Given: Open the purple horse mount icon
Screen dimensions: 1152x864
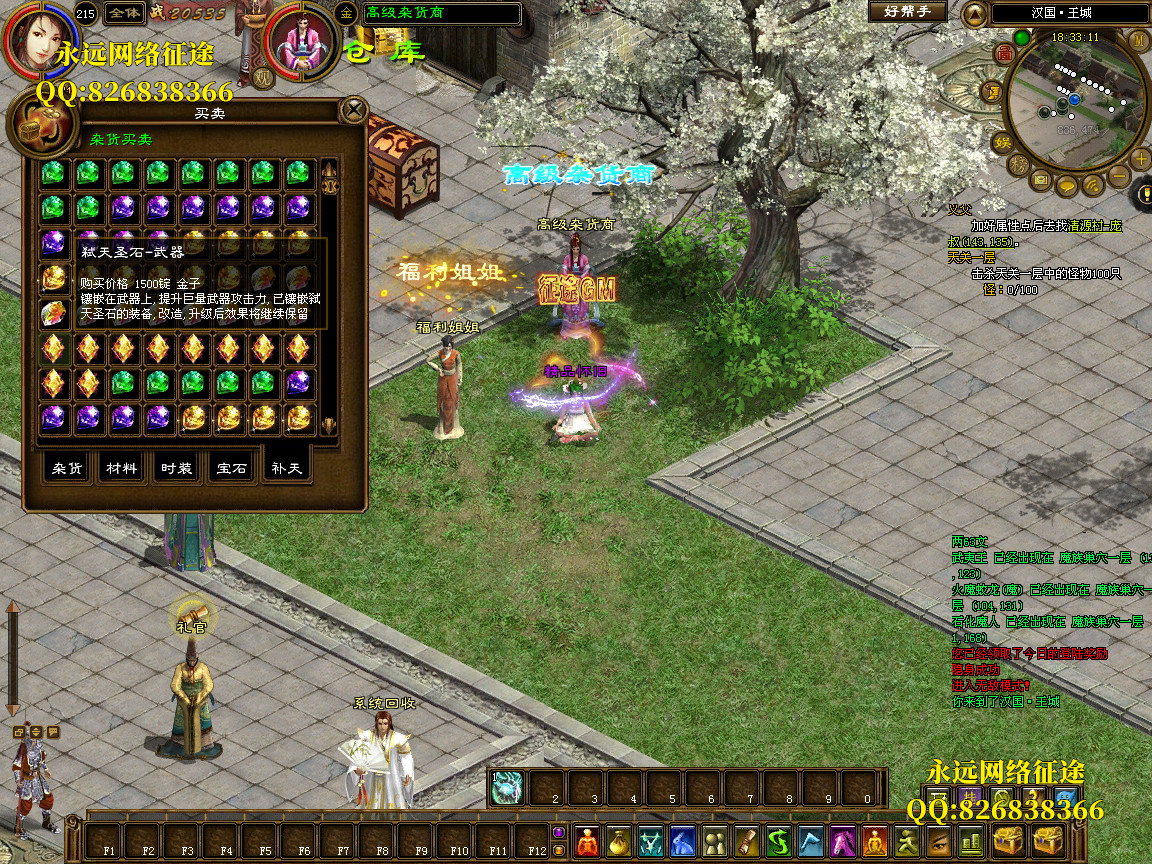Looking at the screenshot, I should [x=843, y=842].
